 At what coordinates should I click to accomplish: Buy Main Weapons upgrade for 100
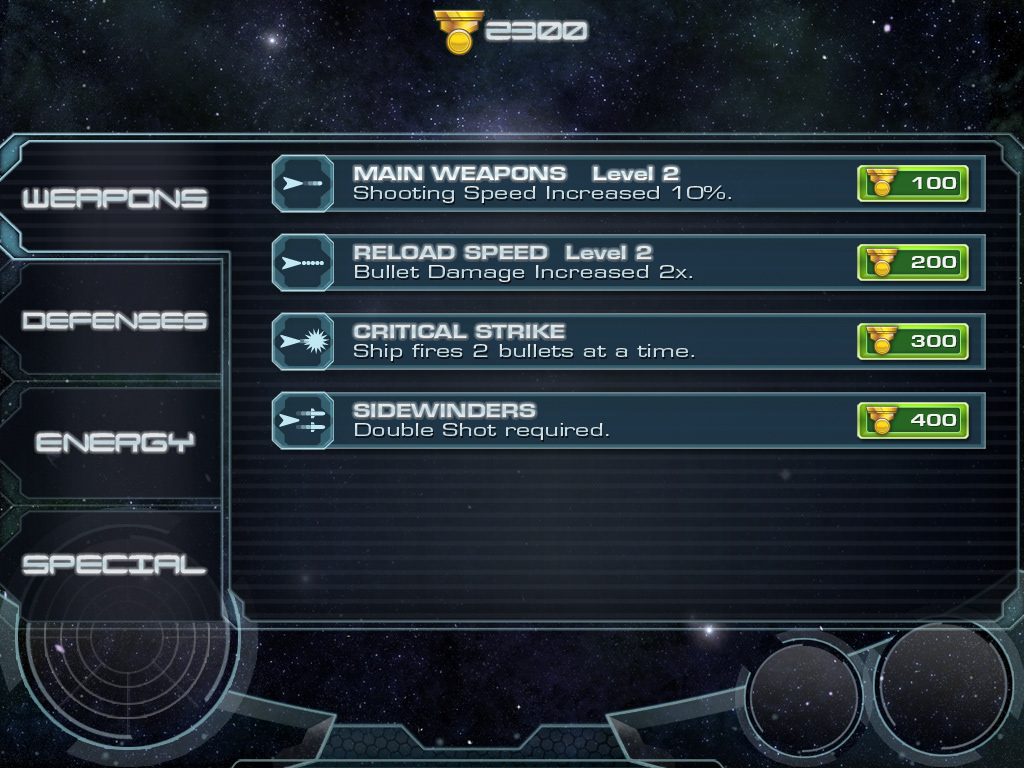912,183
